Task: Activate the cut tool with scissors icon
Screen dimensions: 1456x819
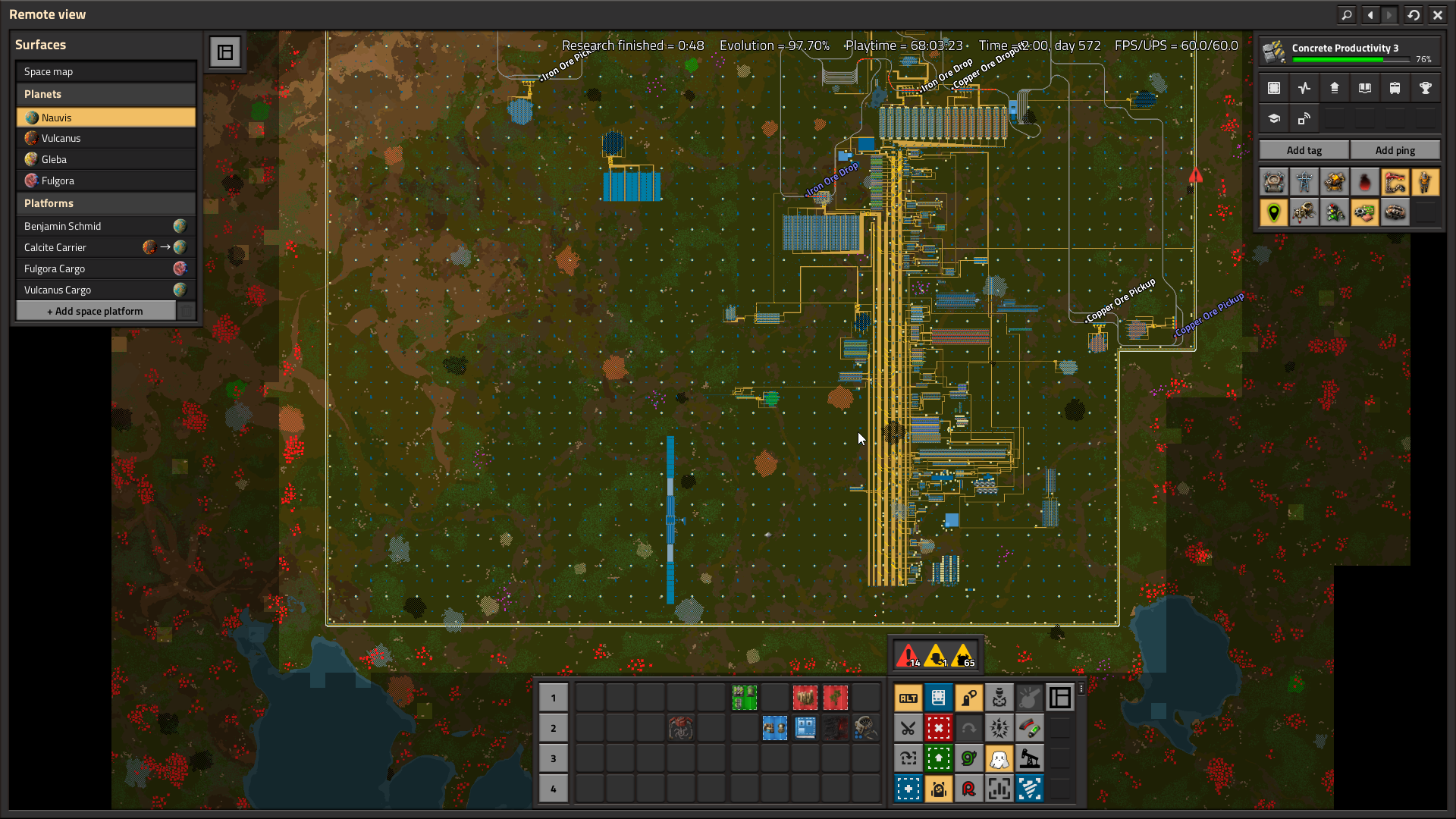Action: [908, 728]
